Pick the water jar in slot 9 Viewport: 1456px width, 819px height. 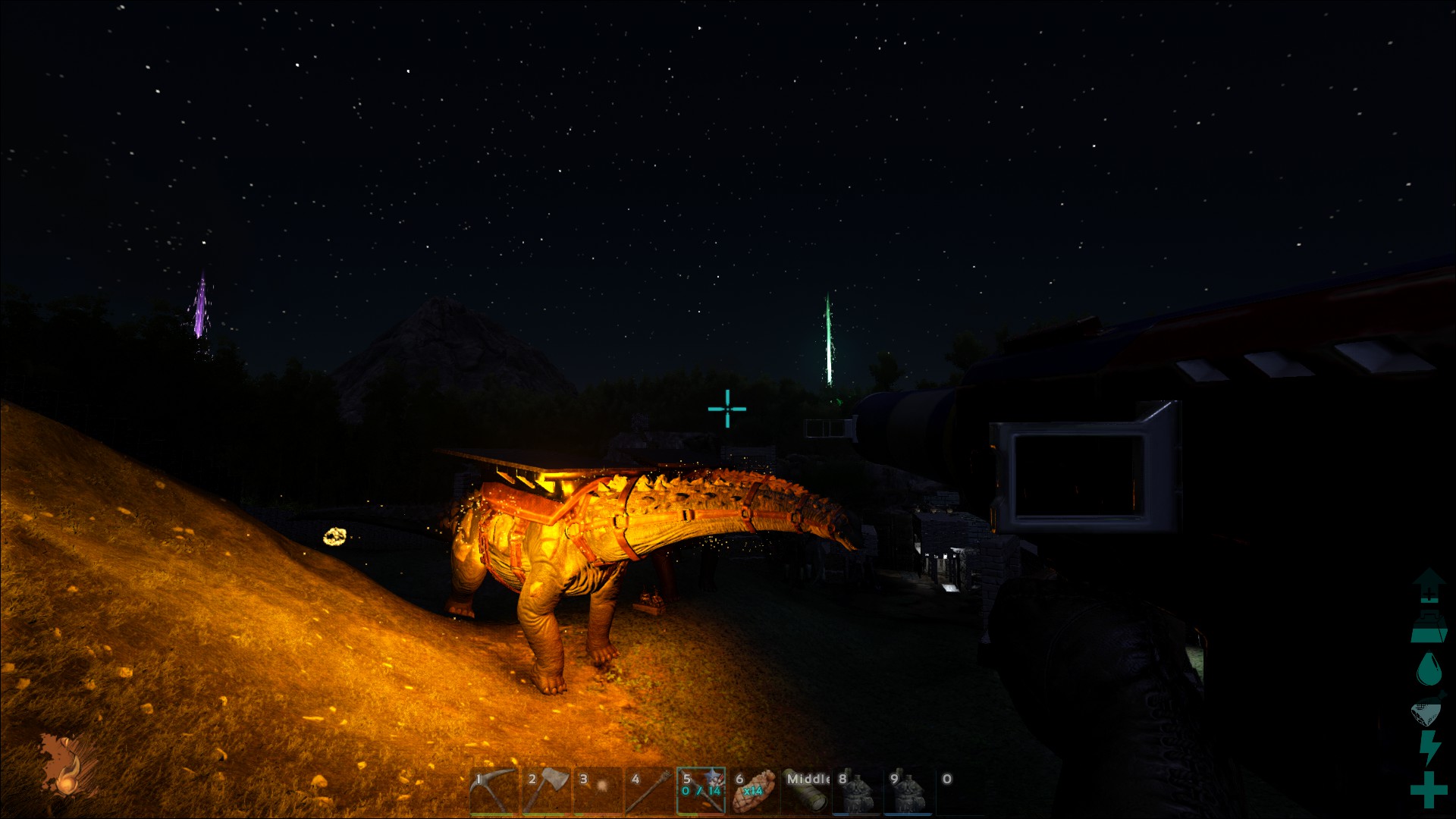click(908, 791)
